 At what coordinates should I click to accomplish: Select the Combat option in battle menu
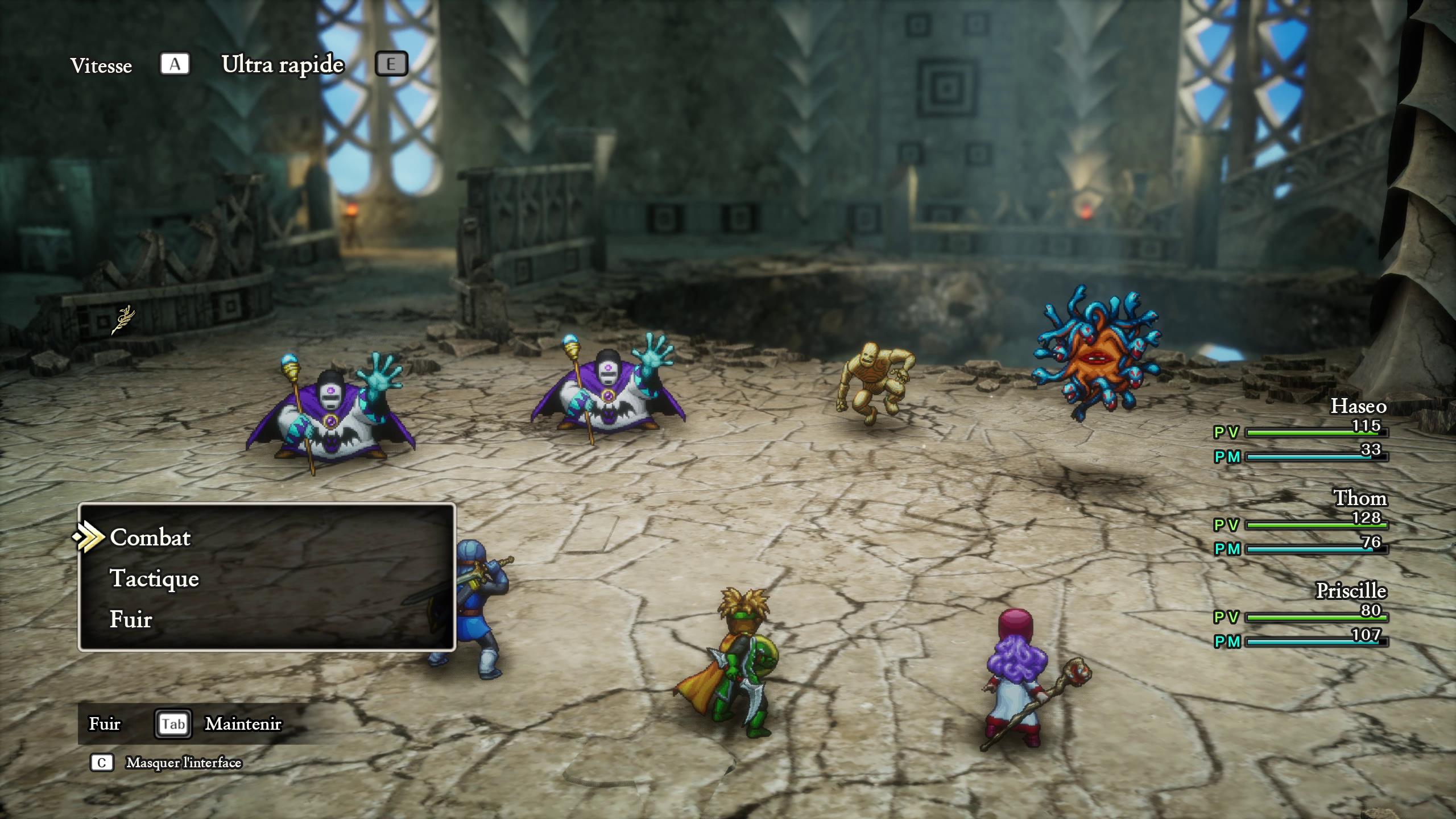tap(151, 537)
